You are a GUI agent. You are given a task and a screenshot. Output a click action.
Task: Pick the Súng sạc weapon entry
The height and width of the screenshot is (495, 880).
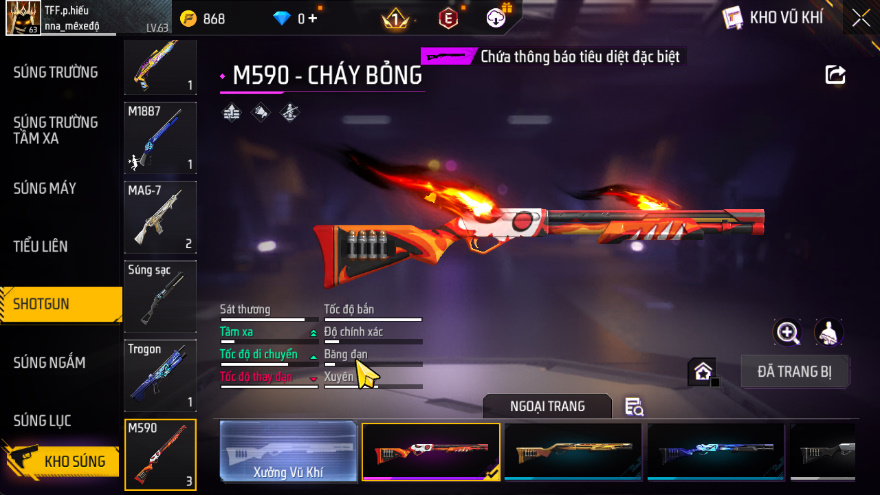point(160,297)
